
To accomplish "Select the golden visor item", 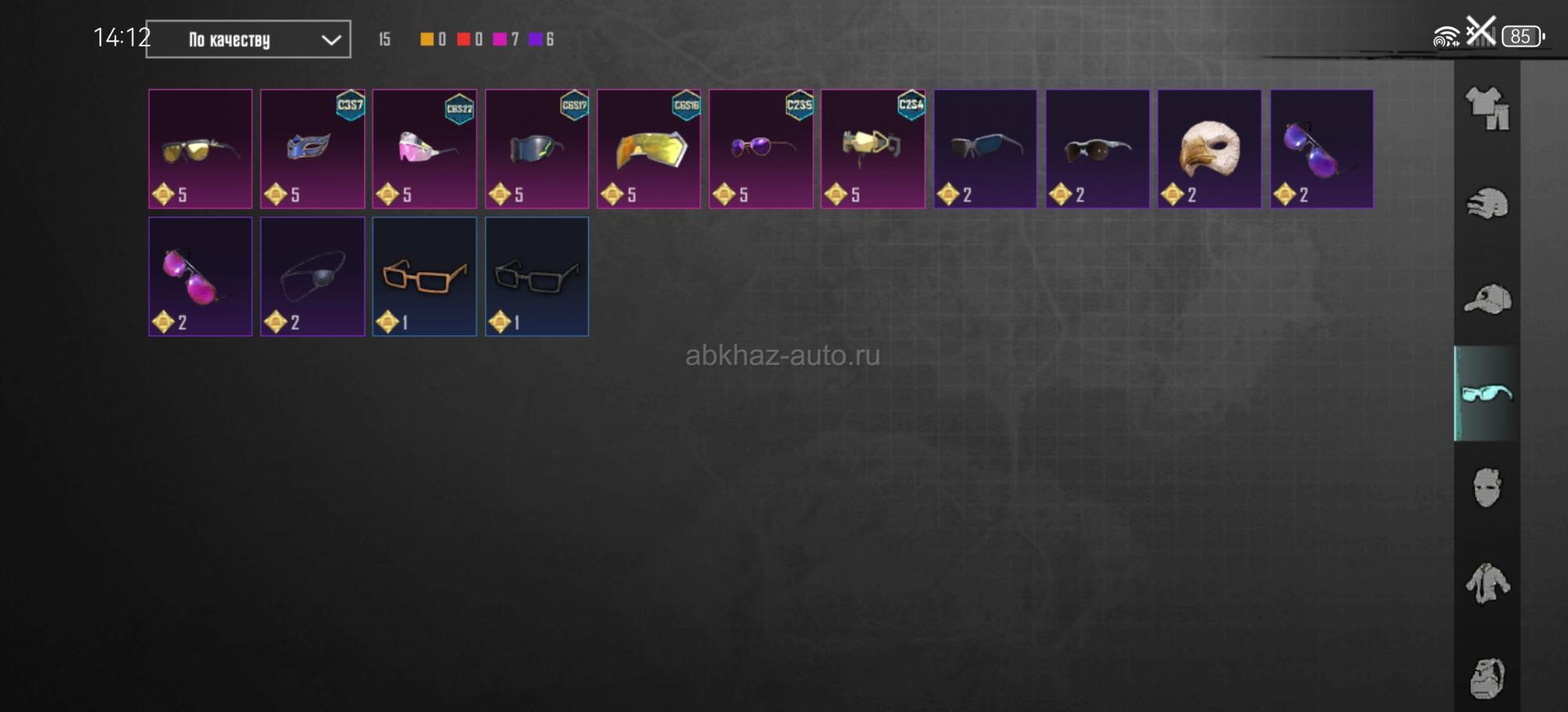I will click(648, 149).
